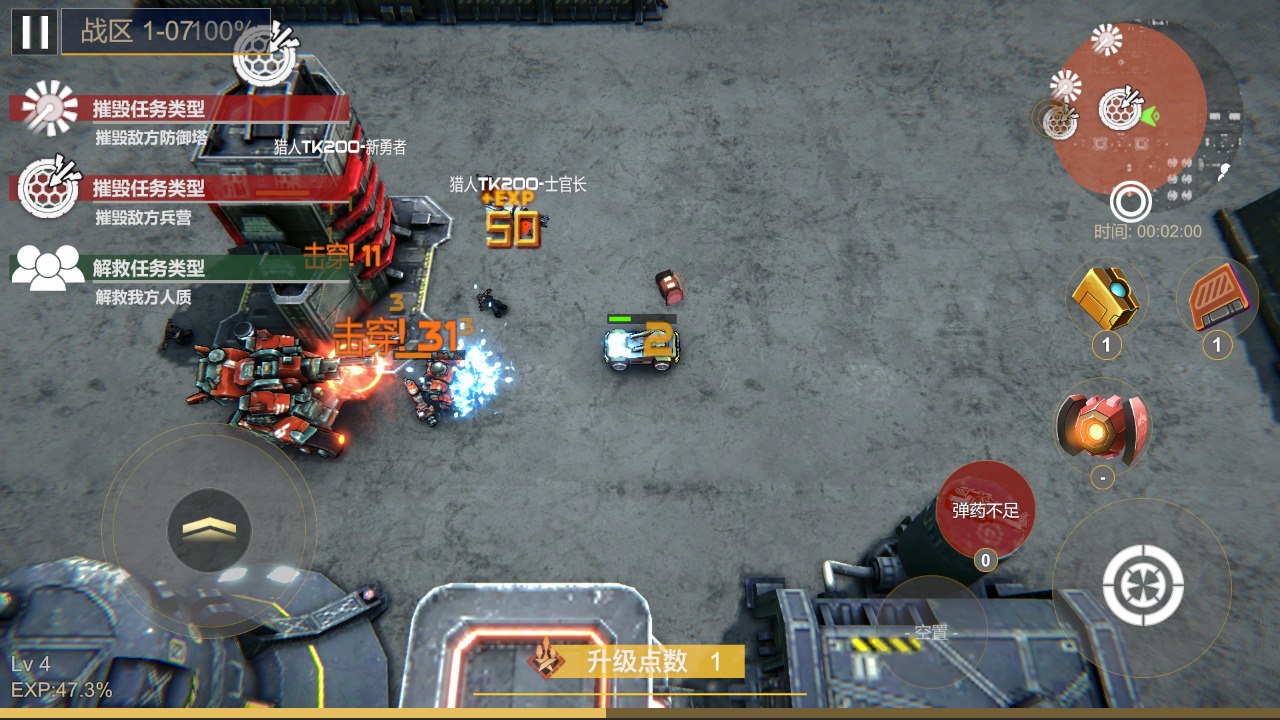Tap the red 弹药不足 weapon button

[985, 510]
